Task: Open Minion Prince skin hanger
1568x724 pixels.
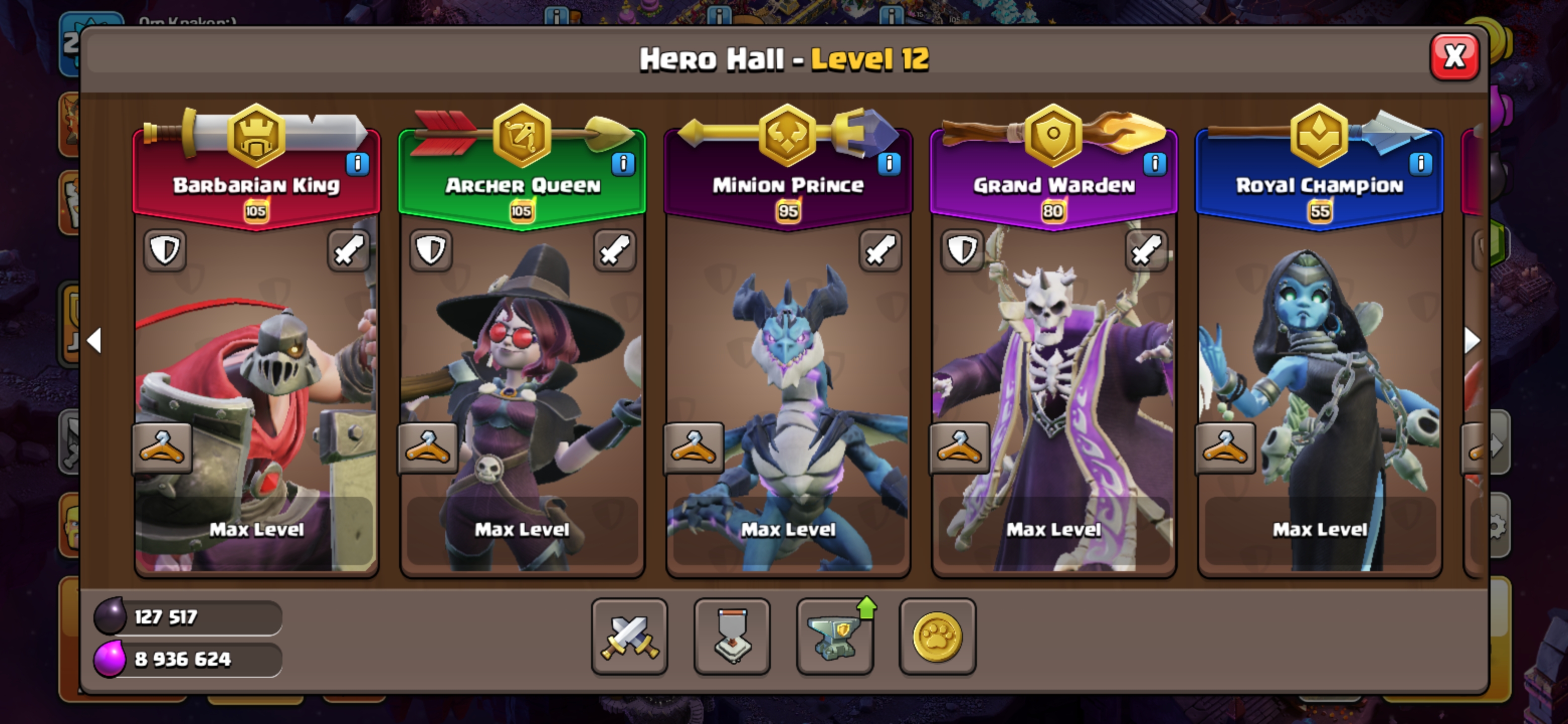Action: pyautogui.click(x=694, y=448)
